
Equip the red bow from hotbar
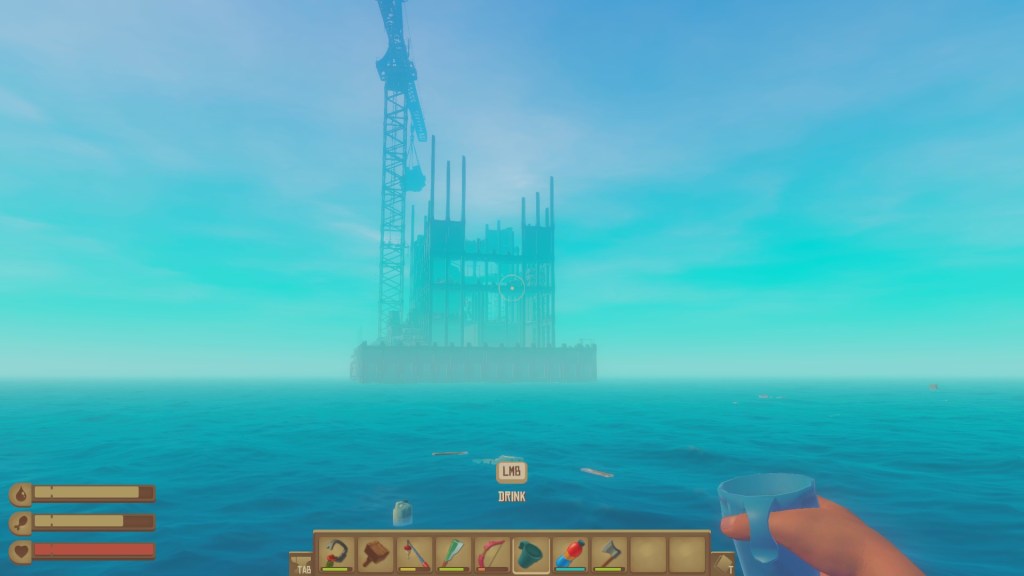pyautogui.click(x=492, y=553)
